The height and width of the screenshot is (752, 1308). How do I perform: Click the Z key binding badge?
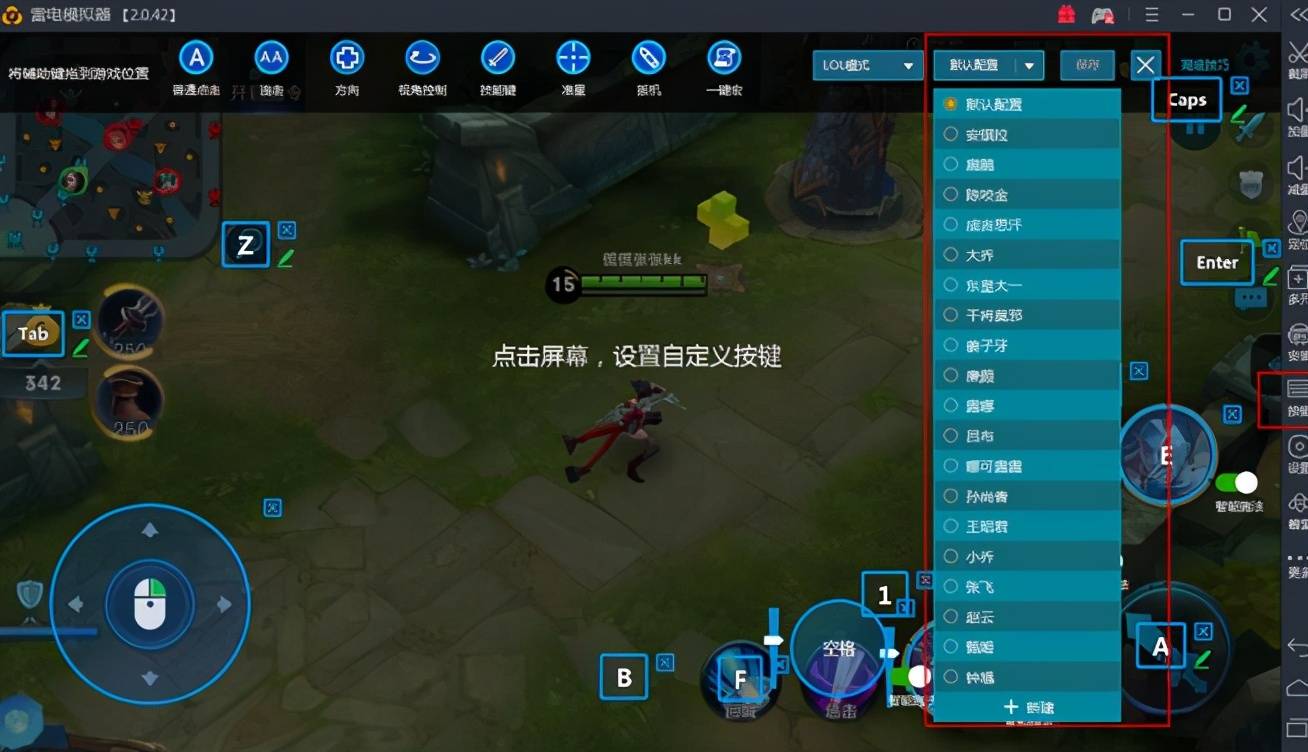click(246, 244)
